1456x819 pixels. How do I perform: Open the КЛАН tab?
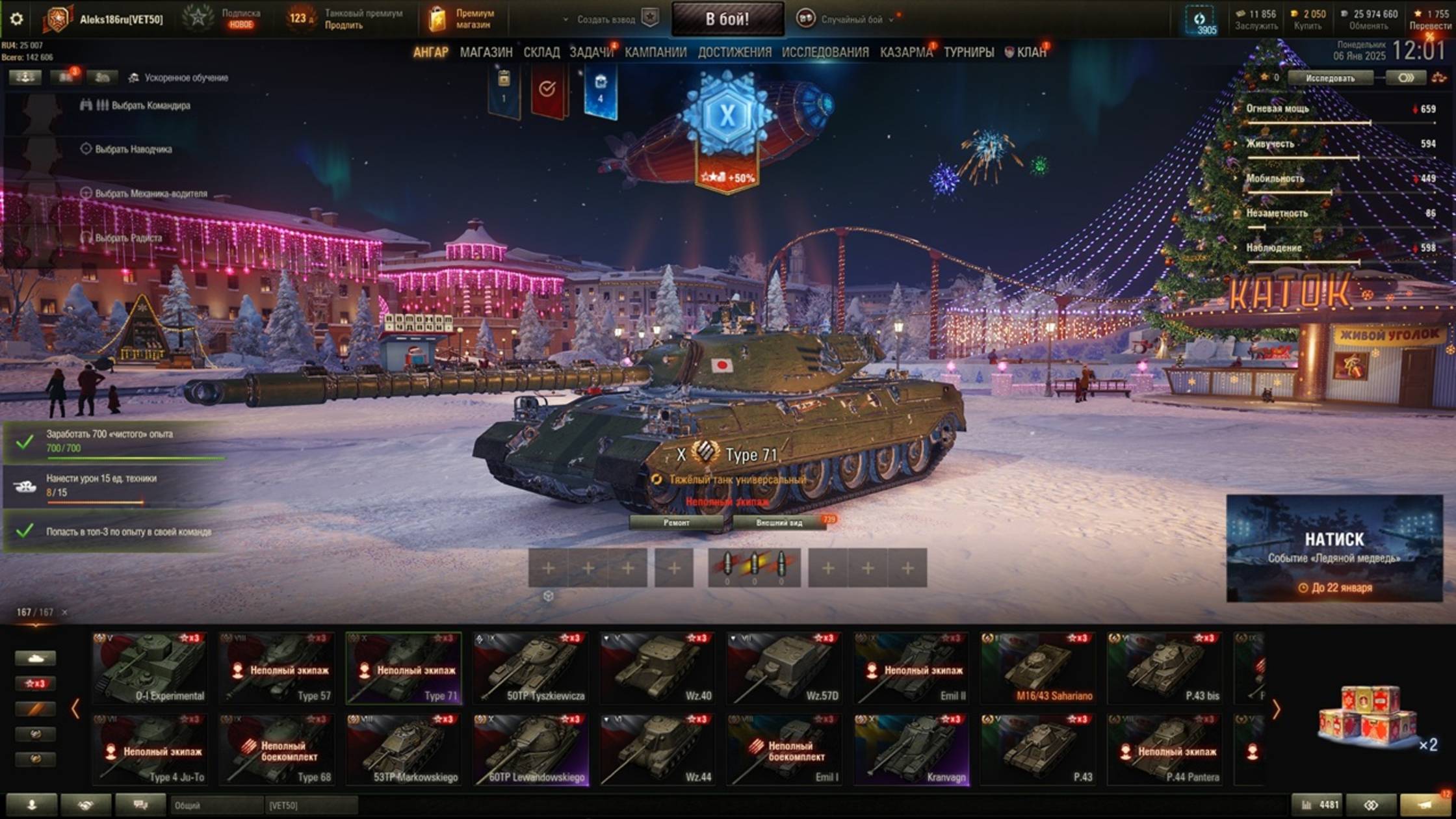point(1031,52)
